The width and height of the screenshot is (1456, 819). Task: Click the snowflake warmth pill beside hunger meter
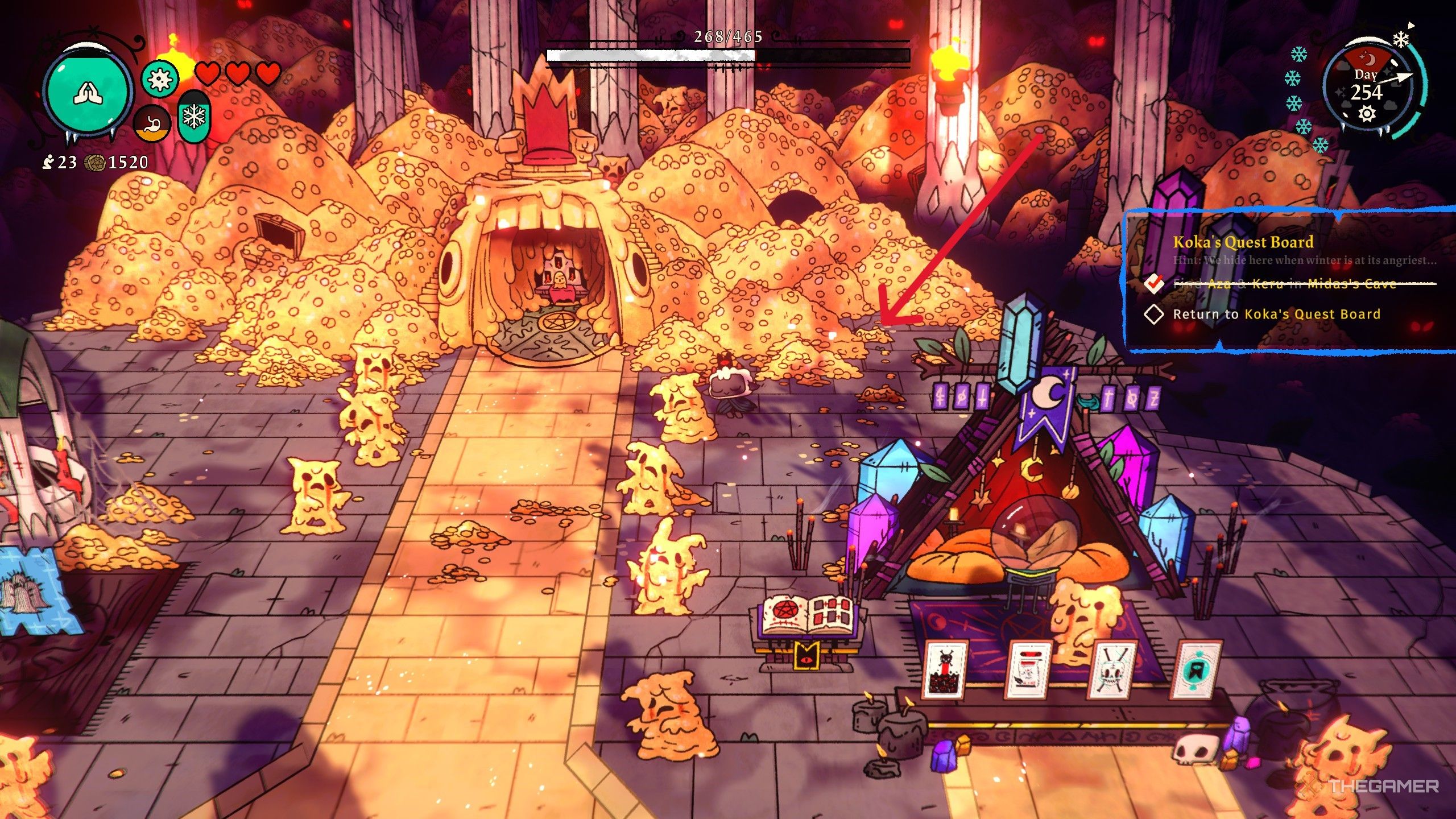194,118
